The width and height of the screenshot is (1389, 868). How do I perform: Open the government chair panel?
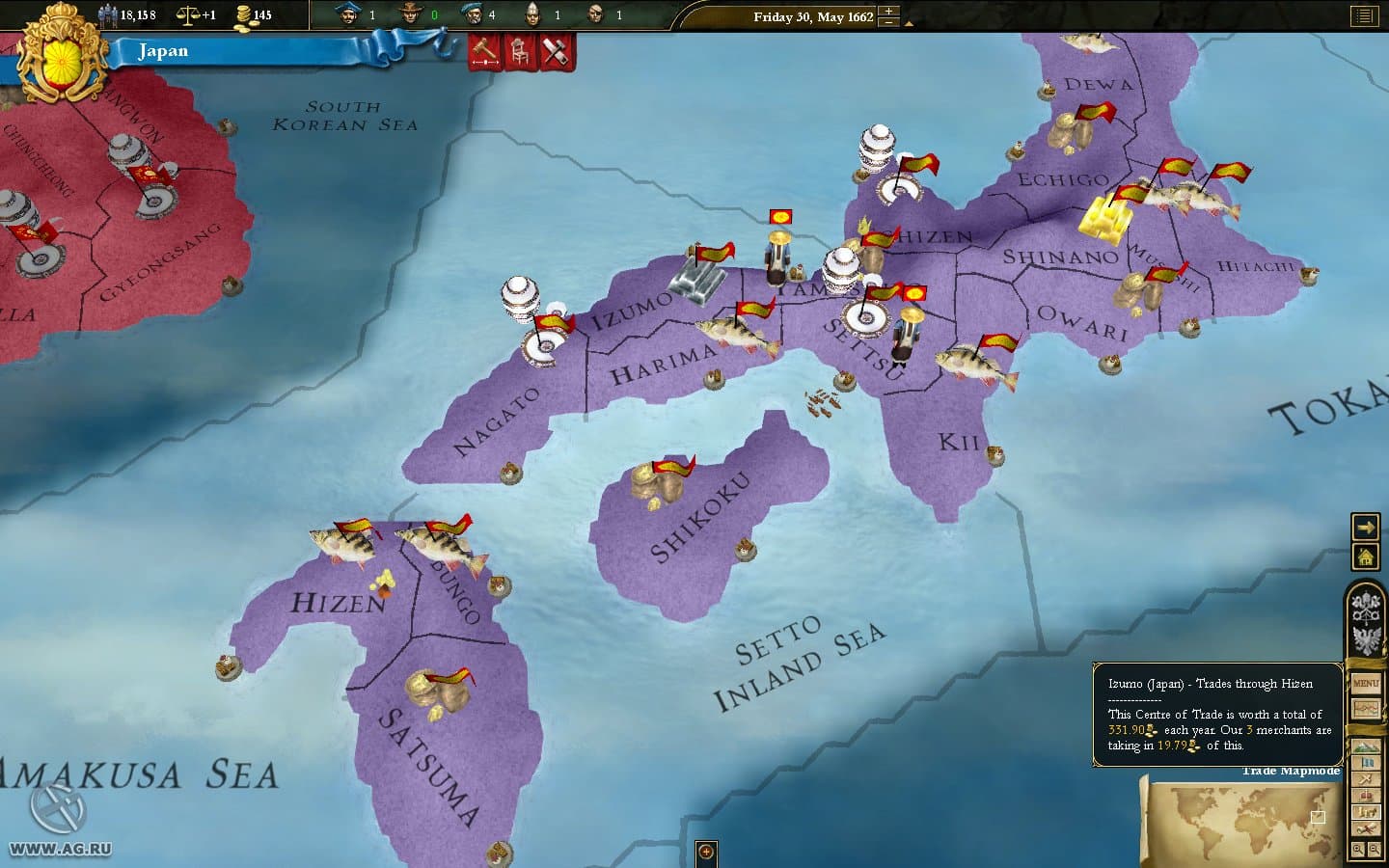click(x=519, y=51)
